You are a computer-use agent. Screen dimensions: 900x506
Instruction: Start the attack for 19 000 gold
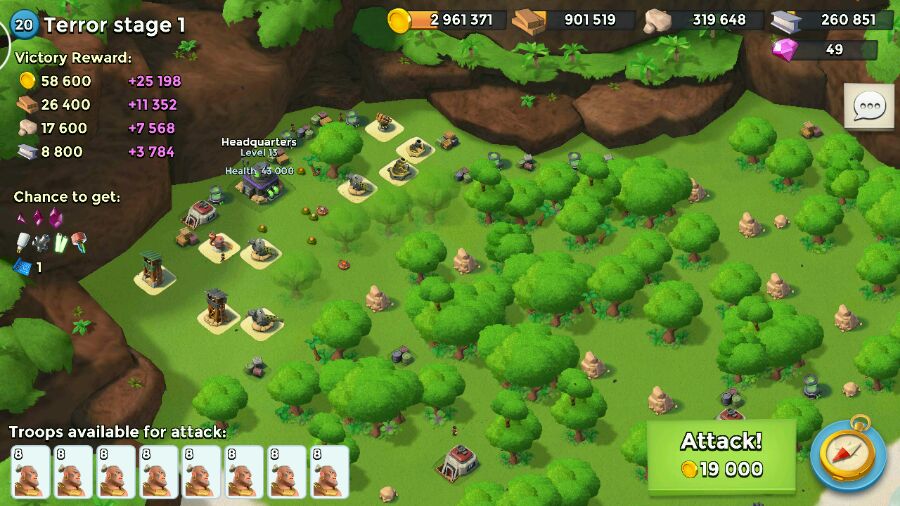click(x=721, y=455)
